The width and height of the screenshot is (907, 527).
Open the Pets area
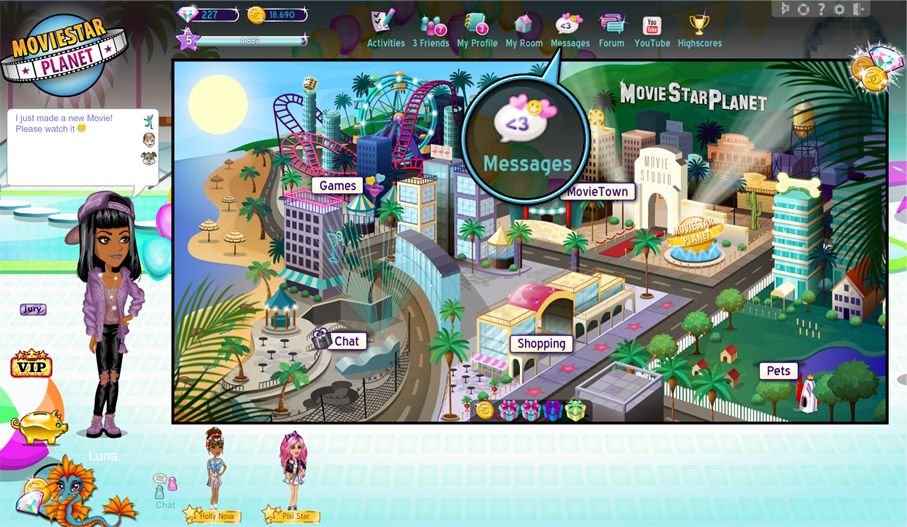[x=778, y=371]
